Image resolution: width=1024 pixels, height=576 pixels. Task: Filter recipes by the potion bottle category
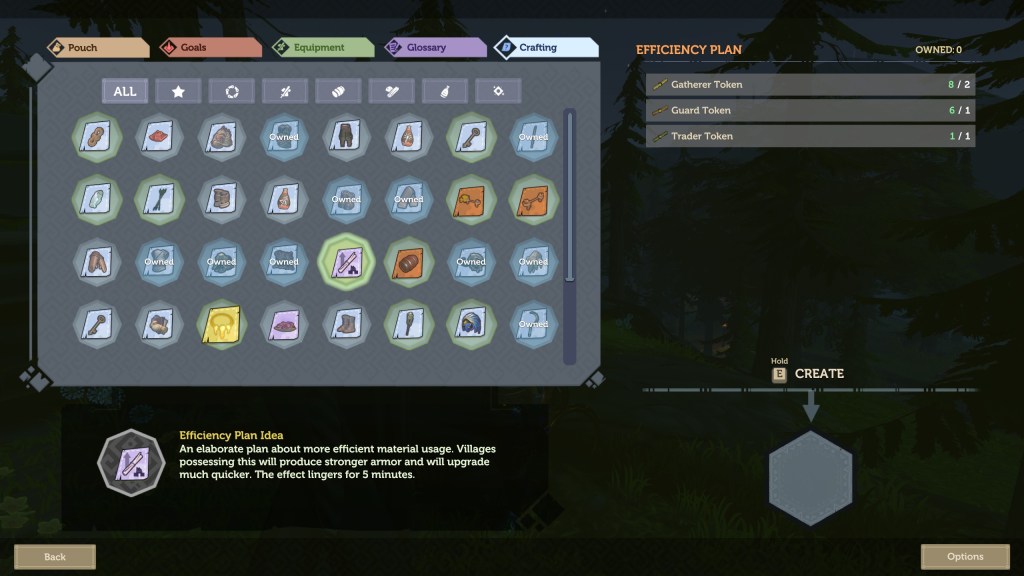point(444,91)
